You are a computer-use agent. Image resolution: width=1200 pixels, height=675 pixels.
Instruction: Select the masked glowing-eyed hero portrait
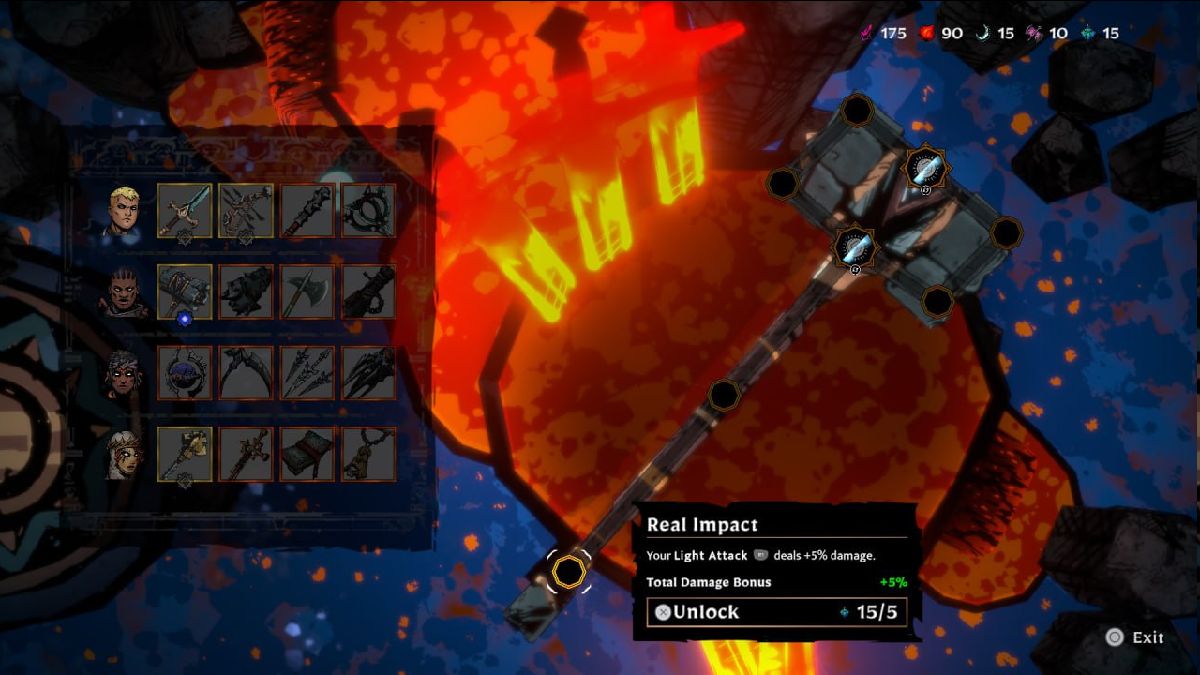tap(125, 374)
